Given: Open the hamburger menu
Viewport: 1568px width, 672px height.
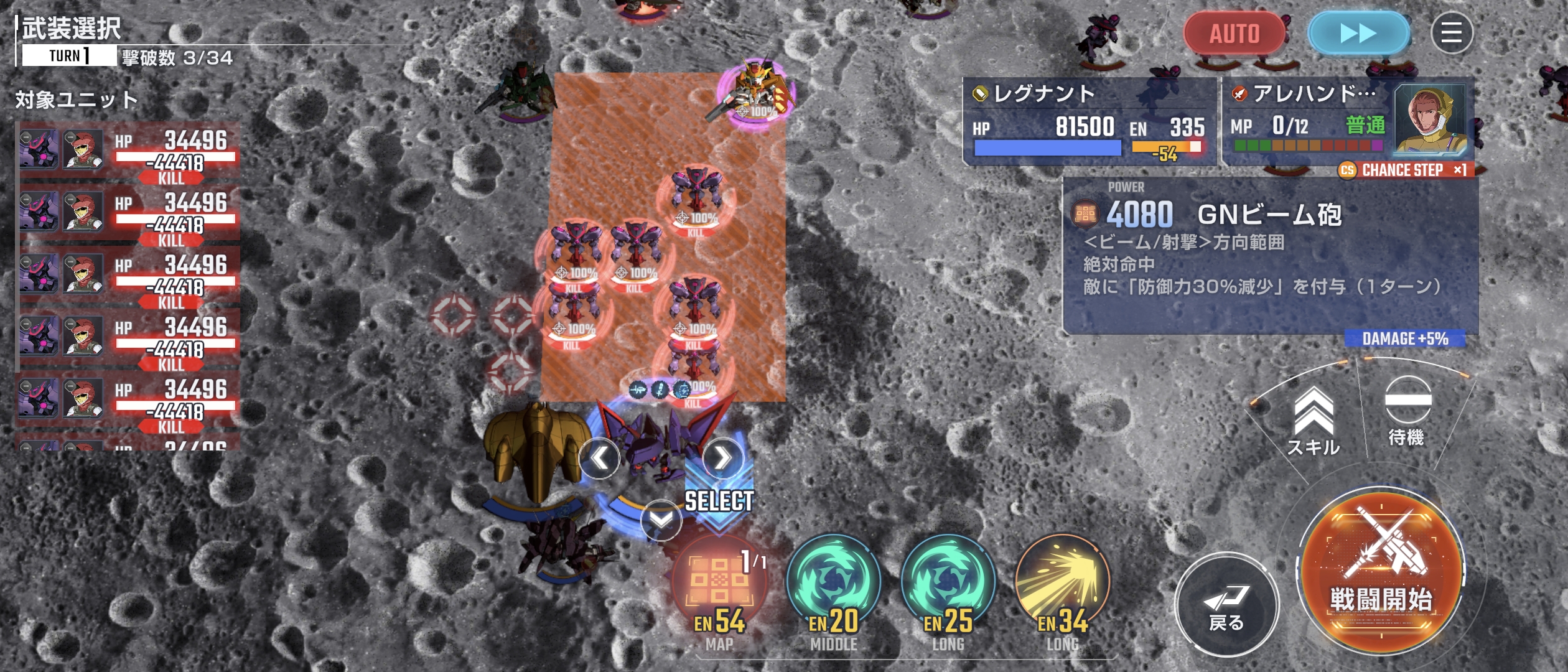Looking at the screenshot, I should click(1452, 33).
